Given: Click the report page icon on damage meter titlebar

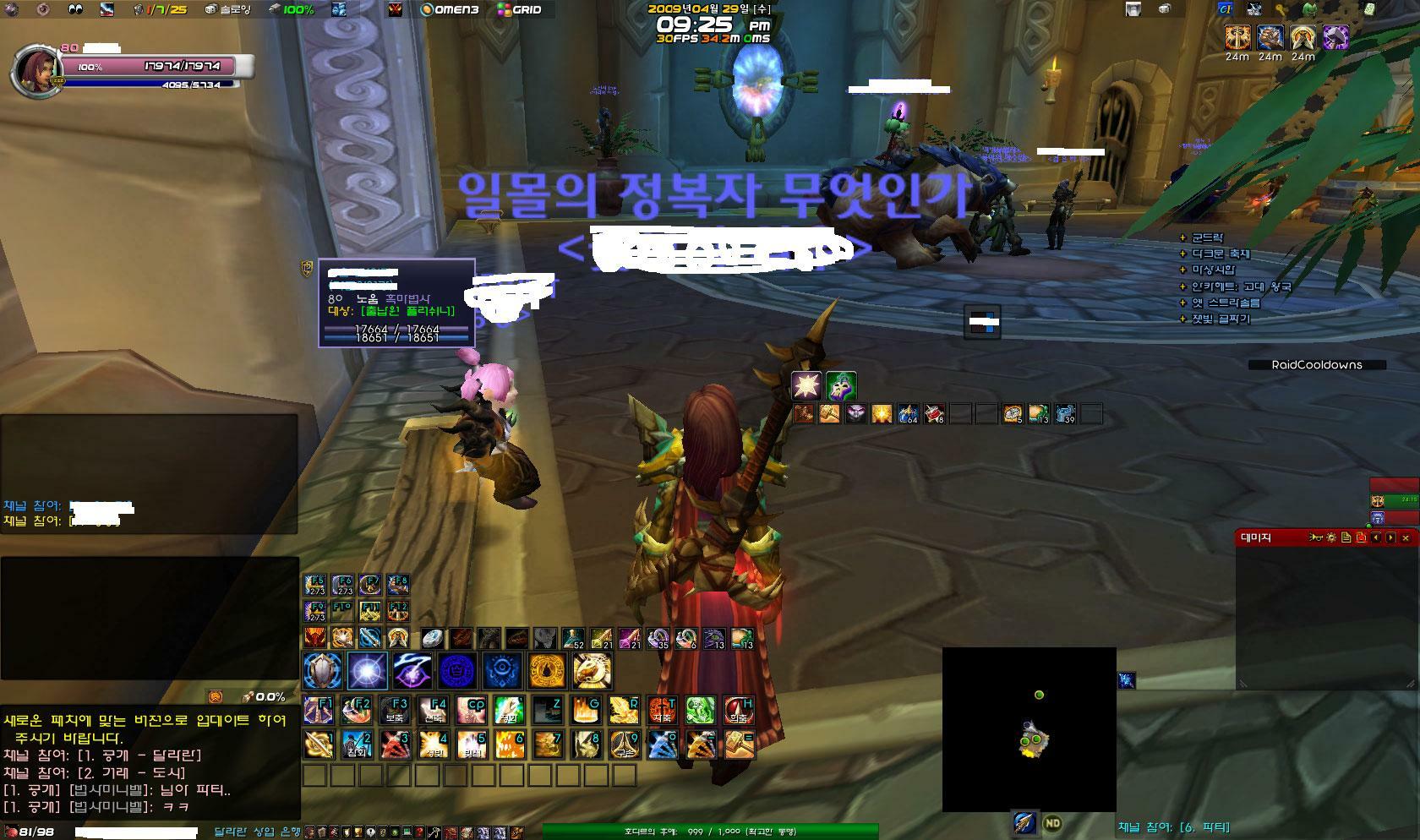Looking at the screenshot, I should [1346, 537].
